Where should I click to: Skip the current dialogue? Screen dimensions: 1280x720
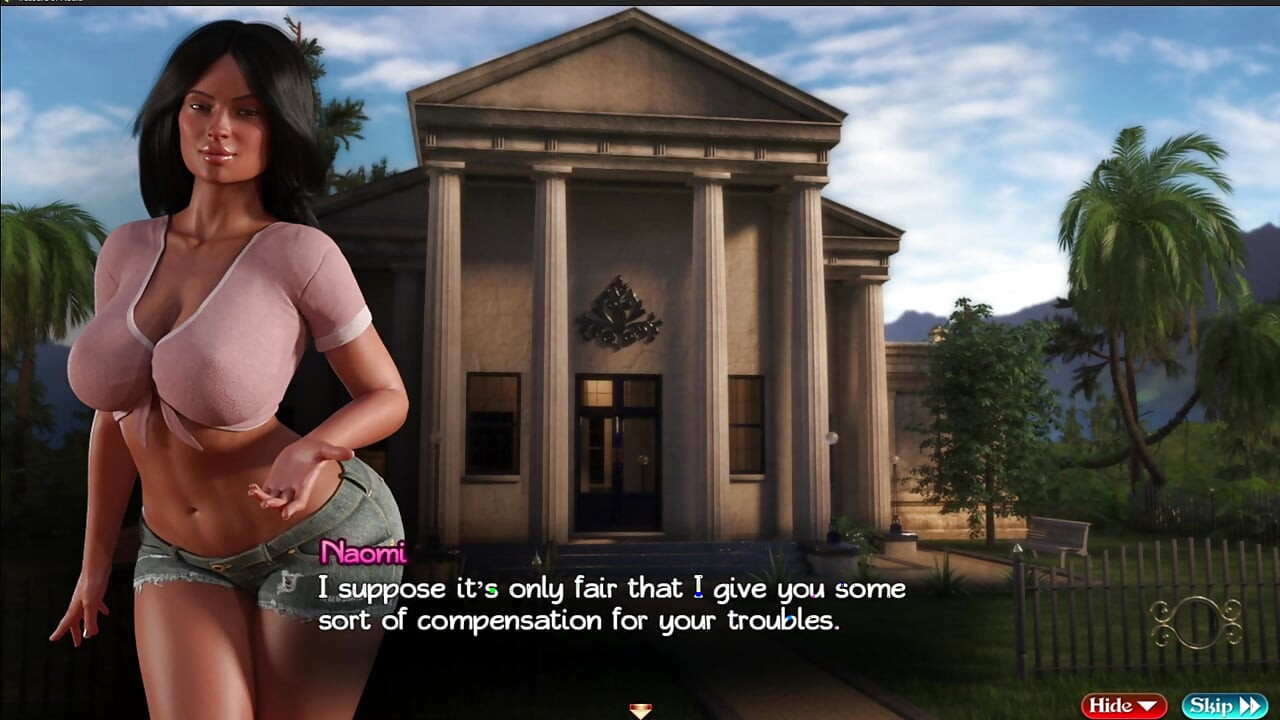[x=1224, y=706]
